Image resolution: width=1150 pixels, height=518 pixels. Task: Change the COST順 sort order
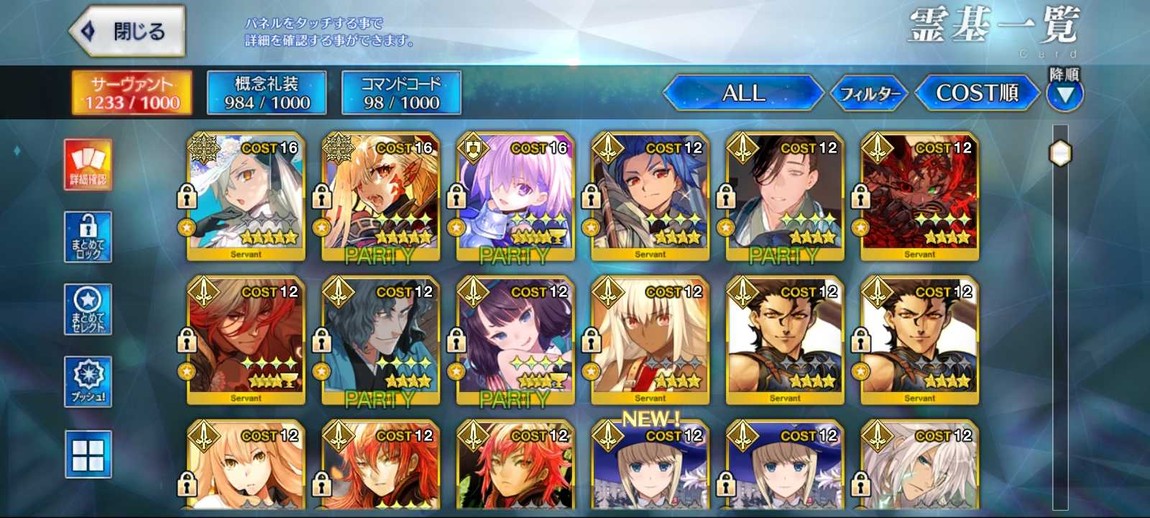(x=976, y=93)
